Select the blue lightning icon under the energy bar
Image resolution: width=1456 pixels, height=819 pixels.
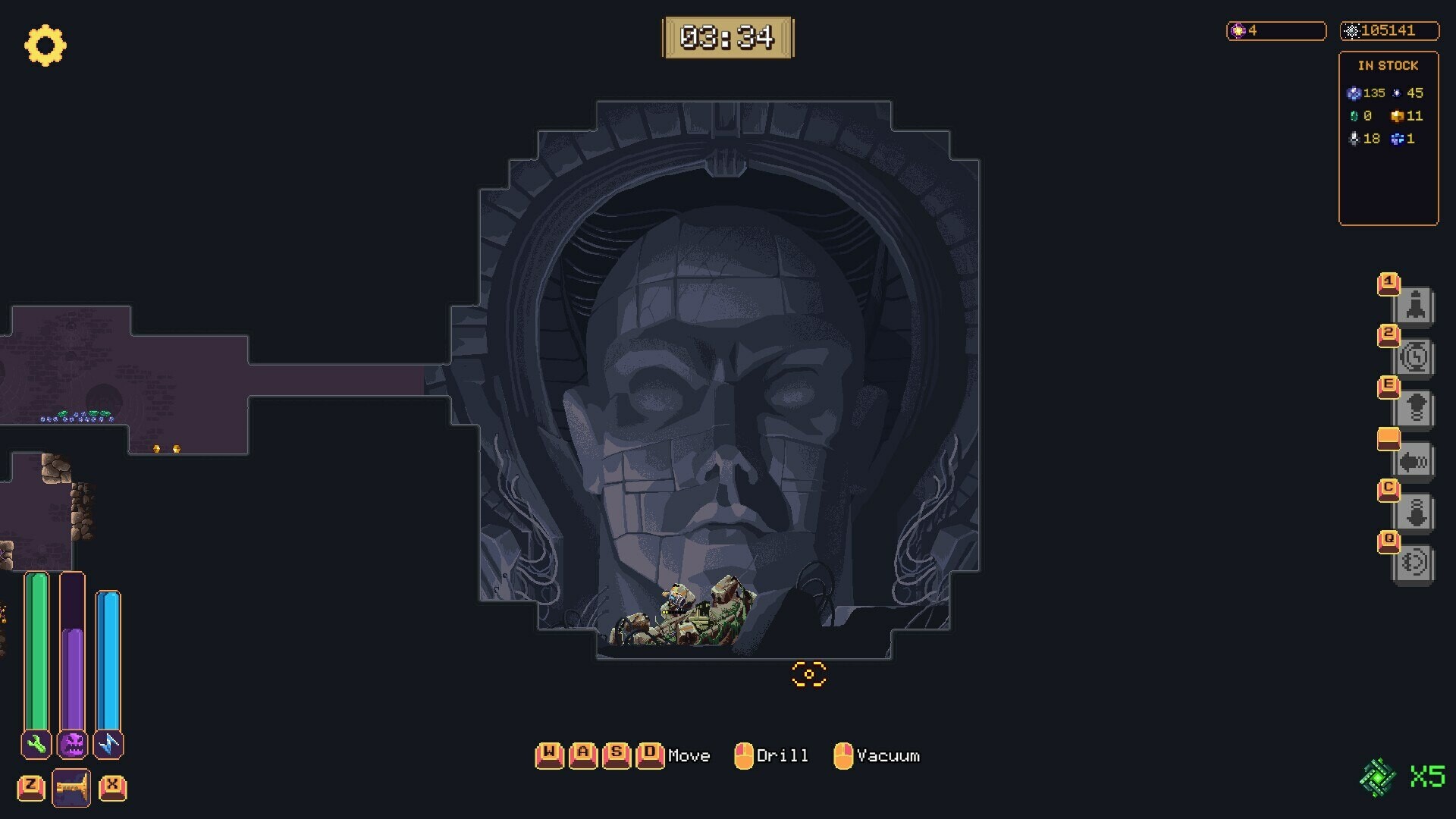(108, 745)
